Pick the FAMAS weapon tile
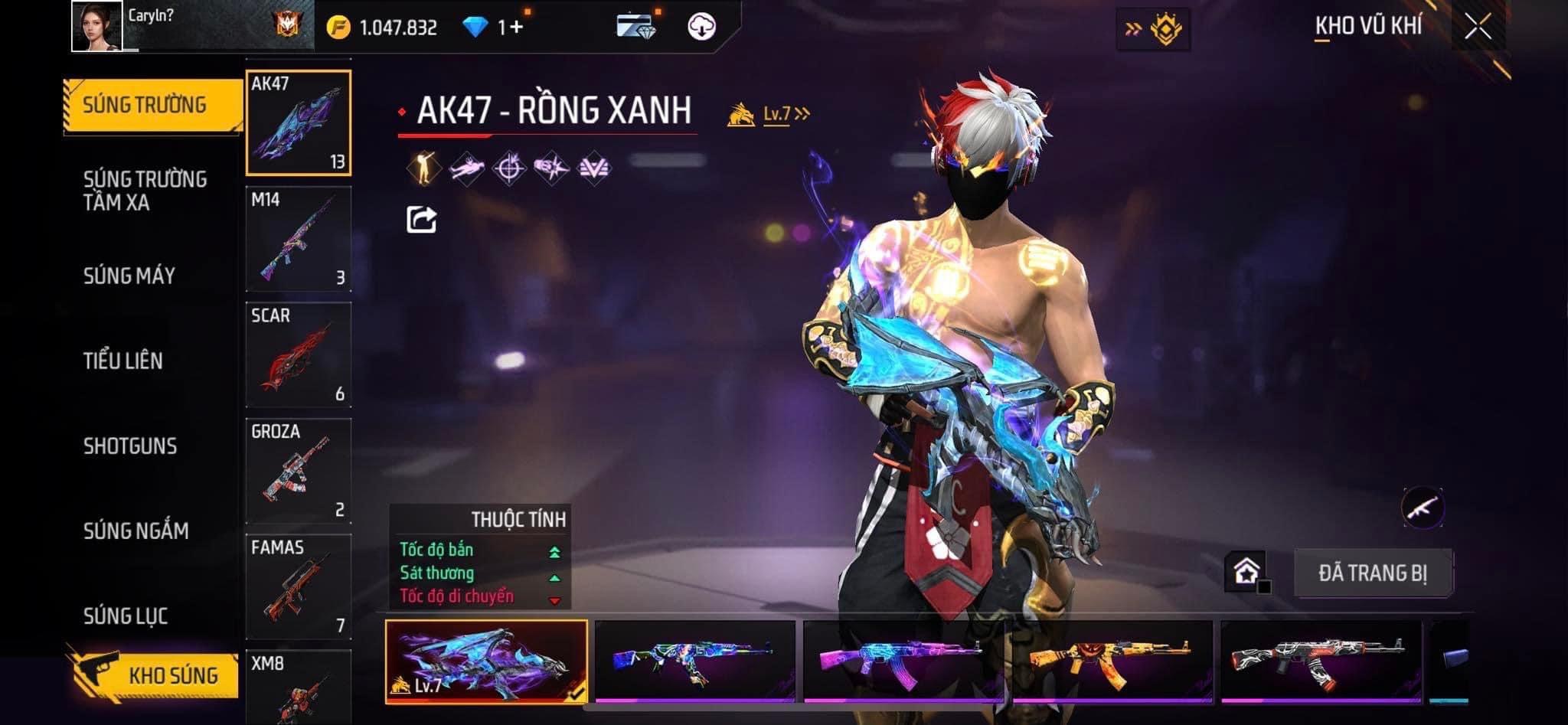1568x725 pixels. click(x=298, y=586)
